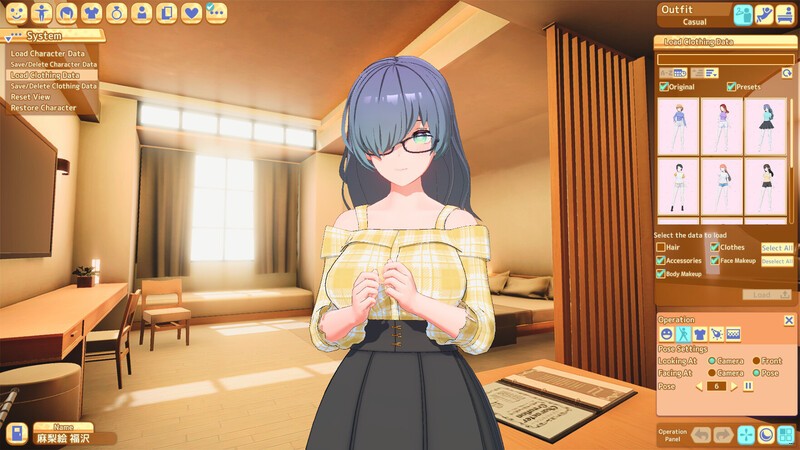800x450 pixels.
Task: Open the accessories category with the ring icon
Action: point(117,13)
